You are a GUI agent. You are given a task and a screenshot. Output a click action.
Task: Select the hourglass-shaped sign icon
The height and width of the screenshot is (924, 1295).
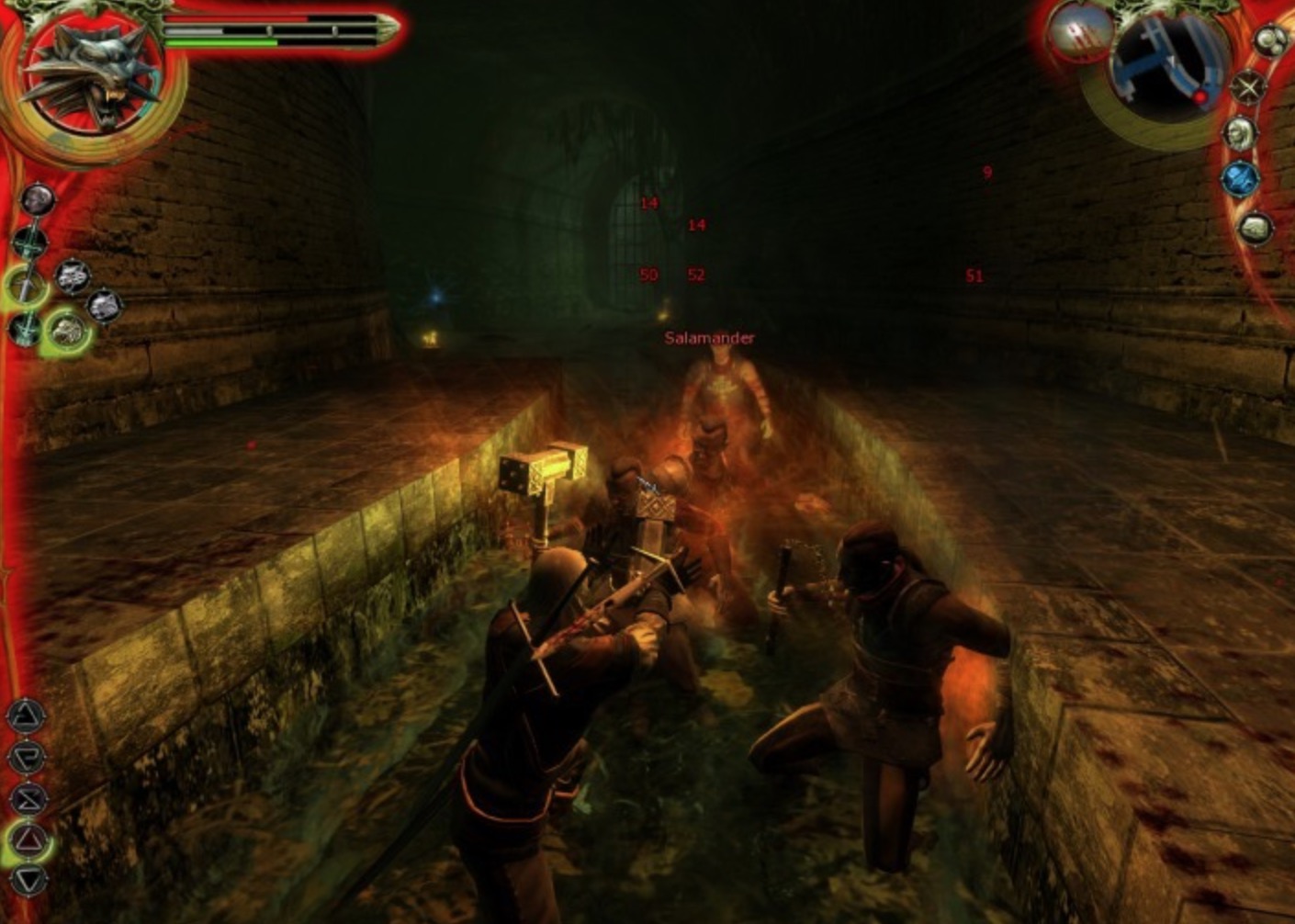[28, 797]
